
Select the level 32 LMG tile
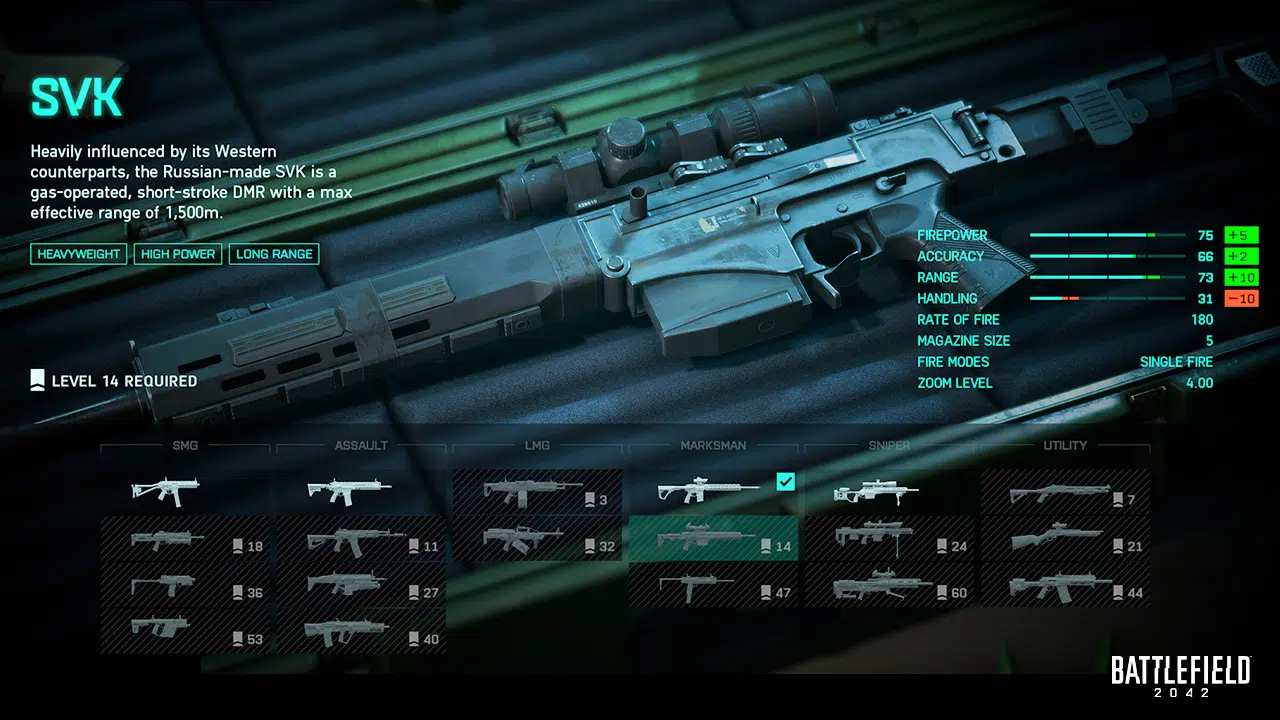tap(538, 540)
